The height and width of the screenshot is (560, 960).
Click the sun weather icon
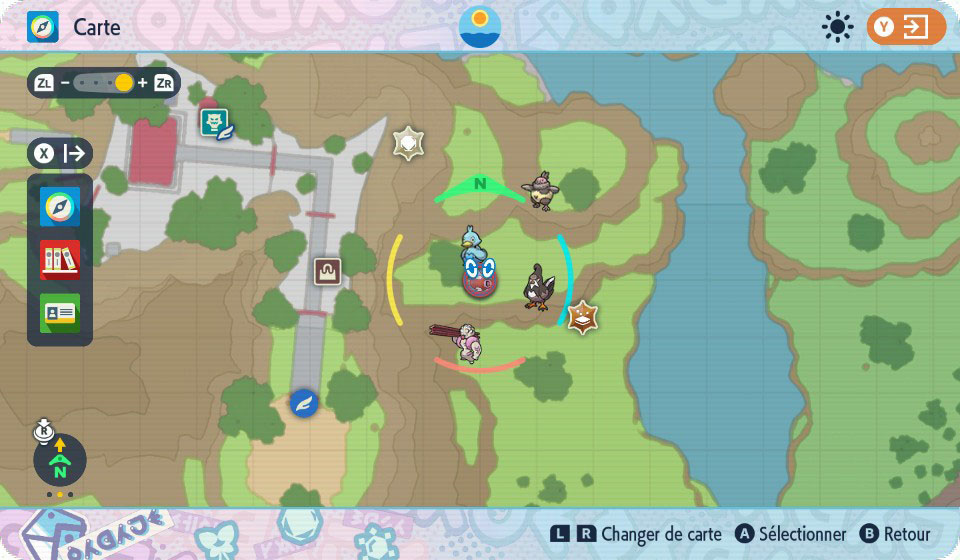(837, 27)
